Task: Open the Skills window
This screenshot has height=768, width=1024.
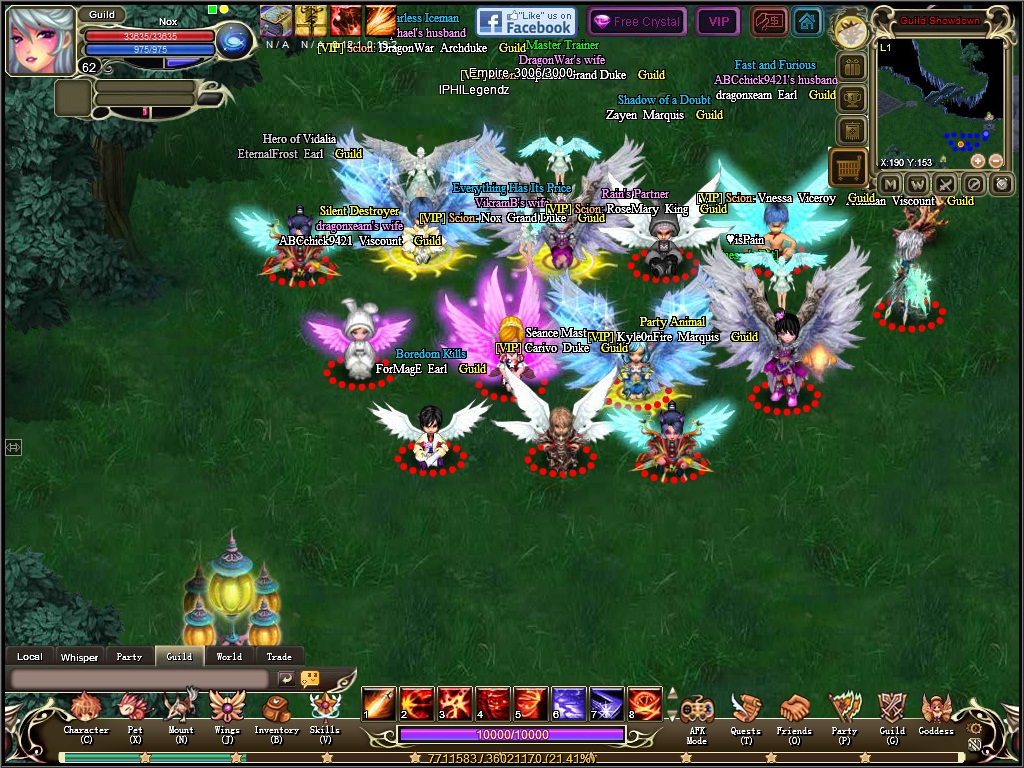Action: (325, 711)
